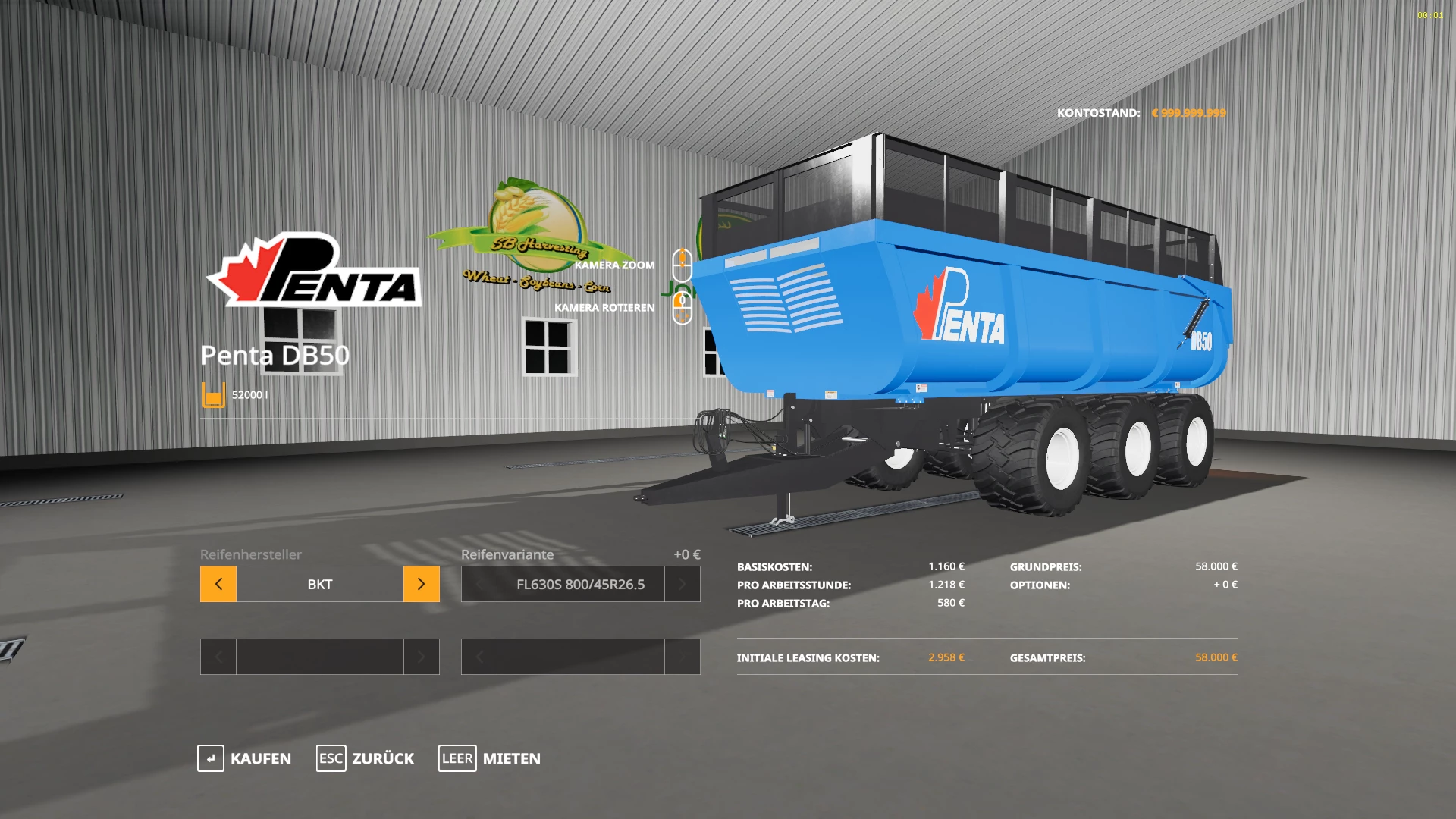Click the Enter key icon beside Kaufen
1456x819 pixels.
click(210, 758)
